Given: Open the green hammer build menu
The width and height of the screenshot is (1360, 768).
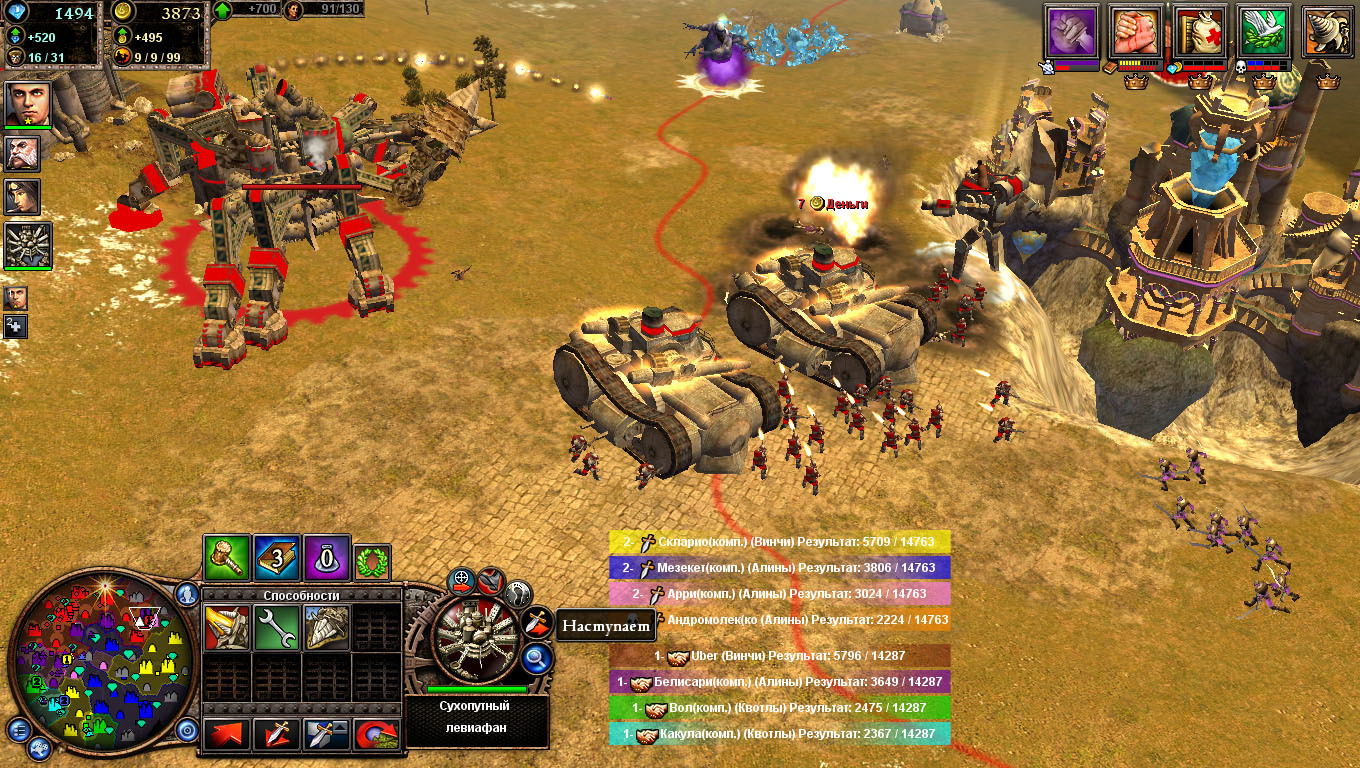Looking at the screenshot, I should [227, 558].
